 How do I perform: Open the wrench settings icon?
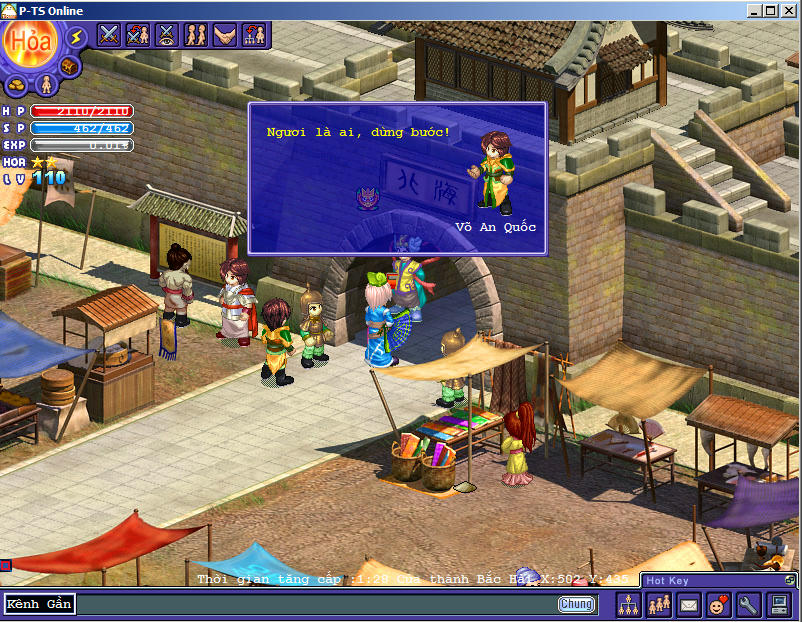749,605
